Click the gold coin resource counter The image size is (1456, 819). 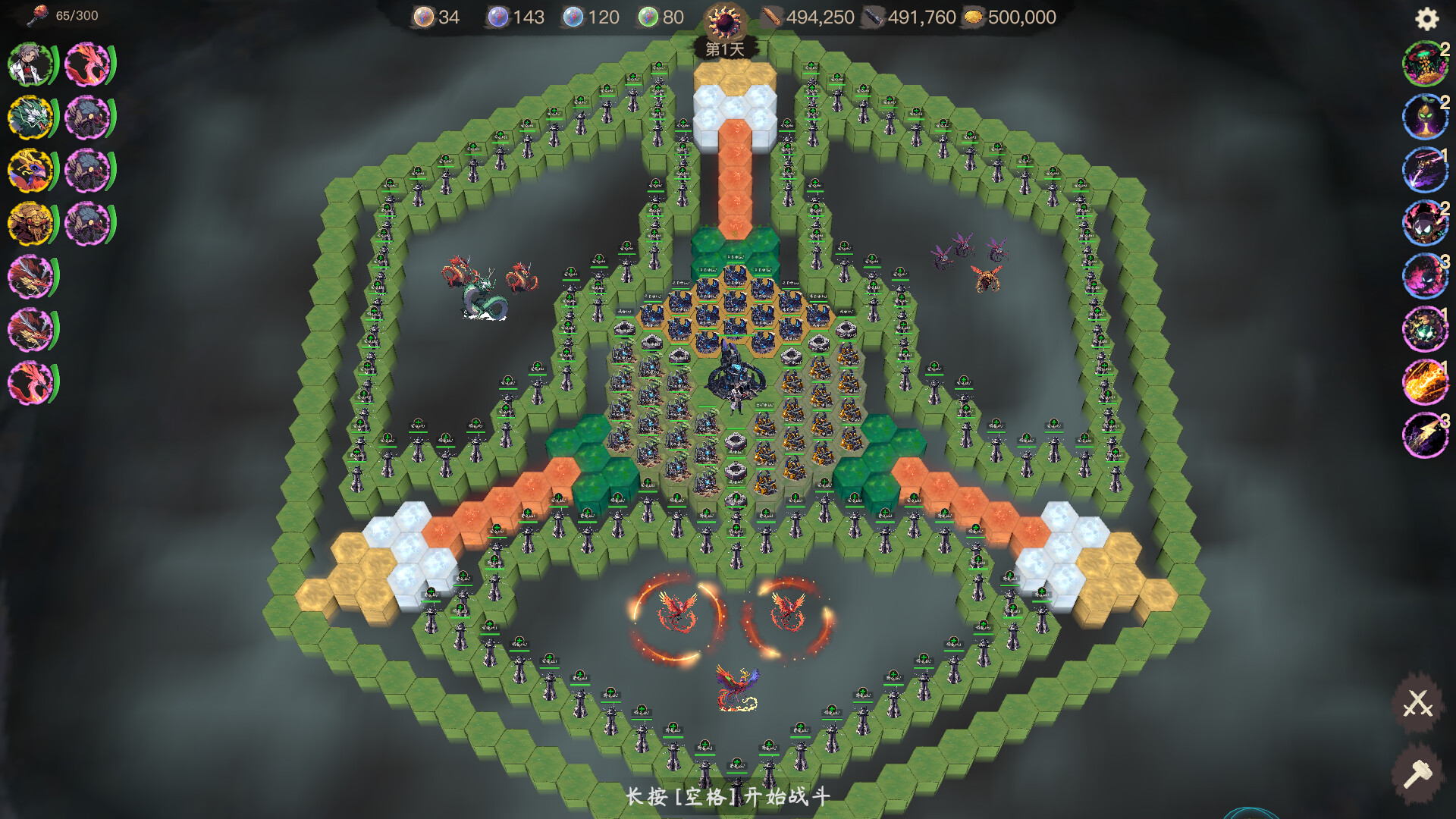(975, 17)
